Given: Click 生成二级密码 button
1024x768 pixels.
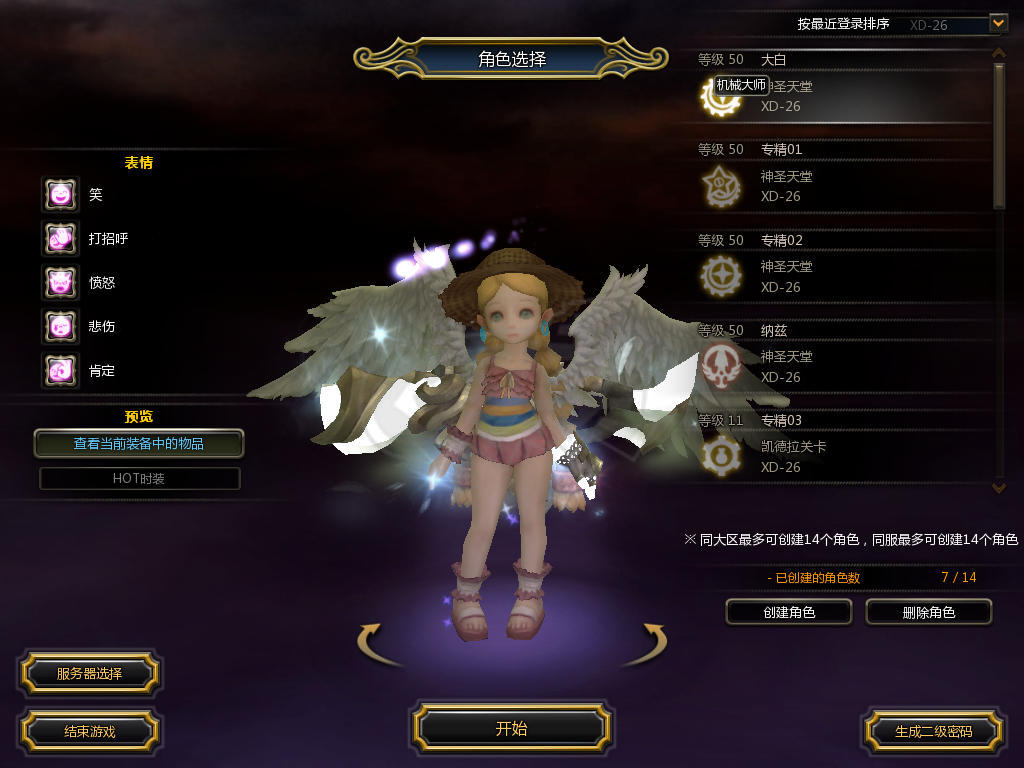Looking at the screenshot, I should (933, 731).
